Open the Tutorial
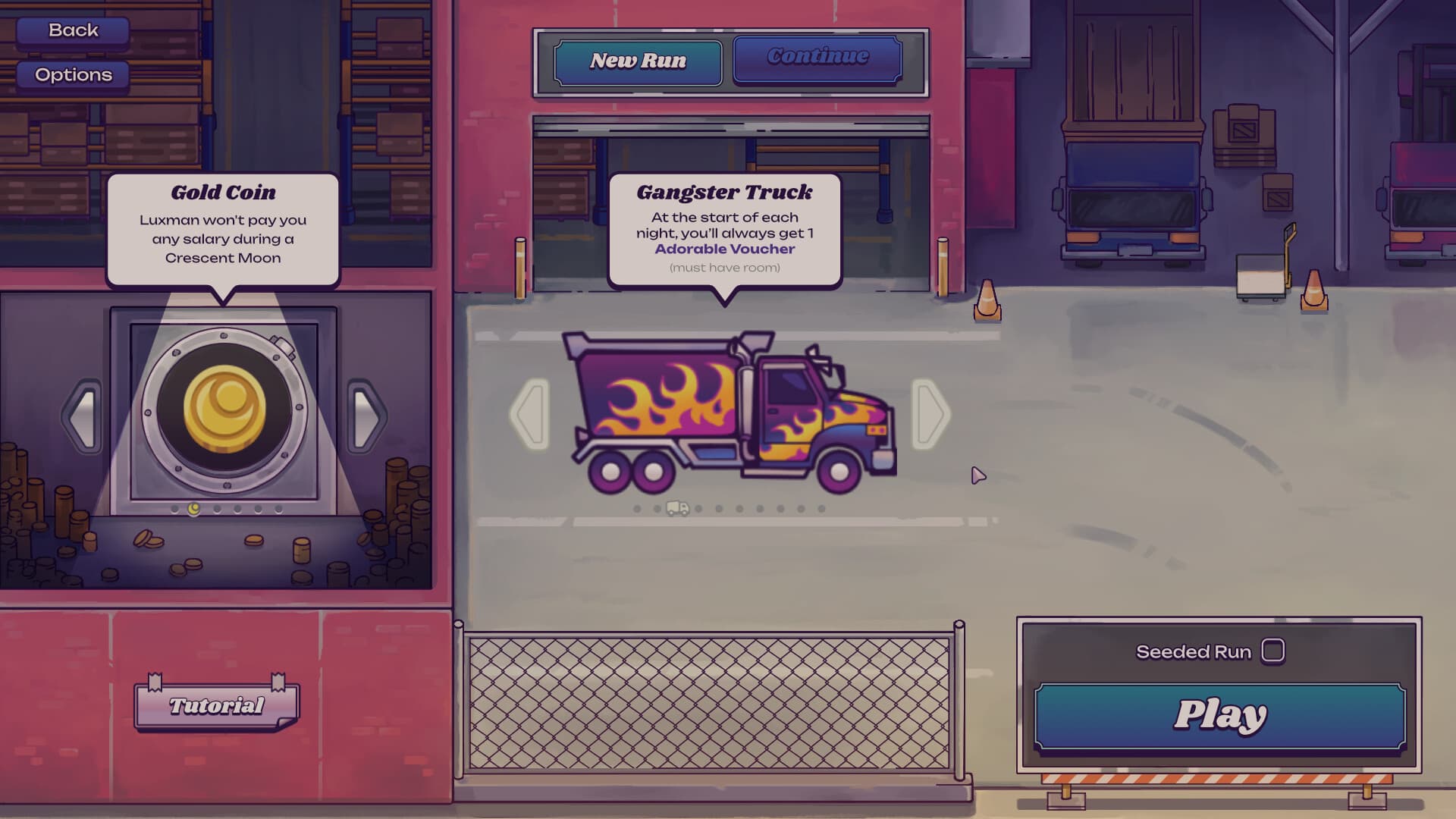This screenshot has width=1456, height=819. [x=215, y=705]
